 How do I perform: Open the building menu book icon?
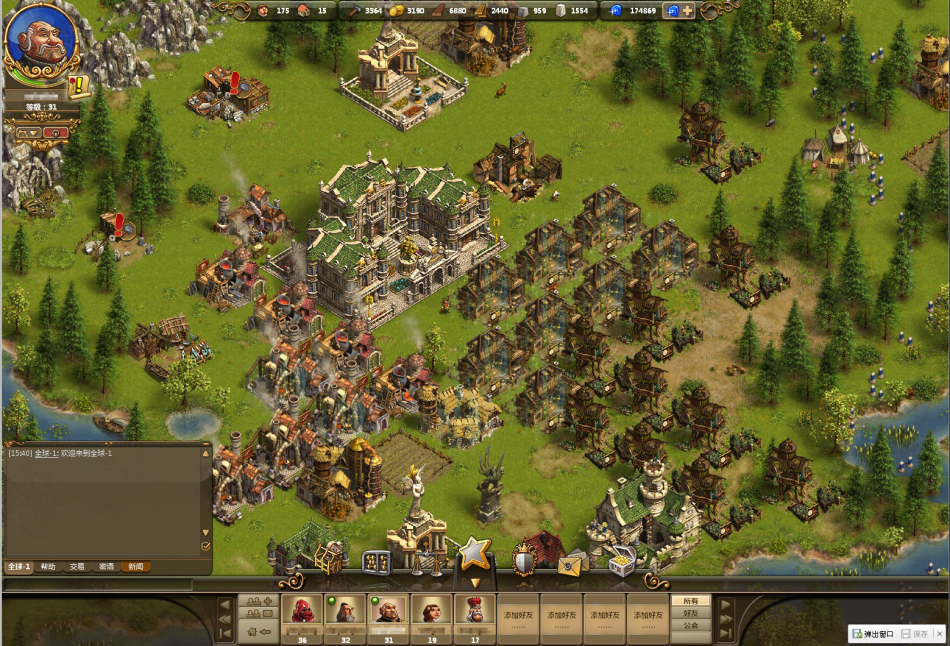point(376,562)
